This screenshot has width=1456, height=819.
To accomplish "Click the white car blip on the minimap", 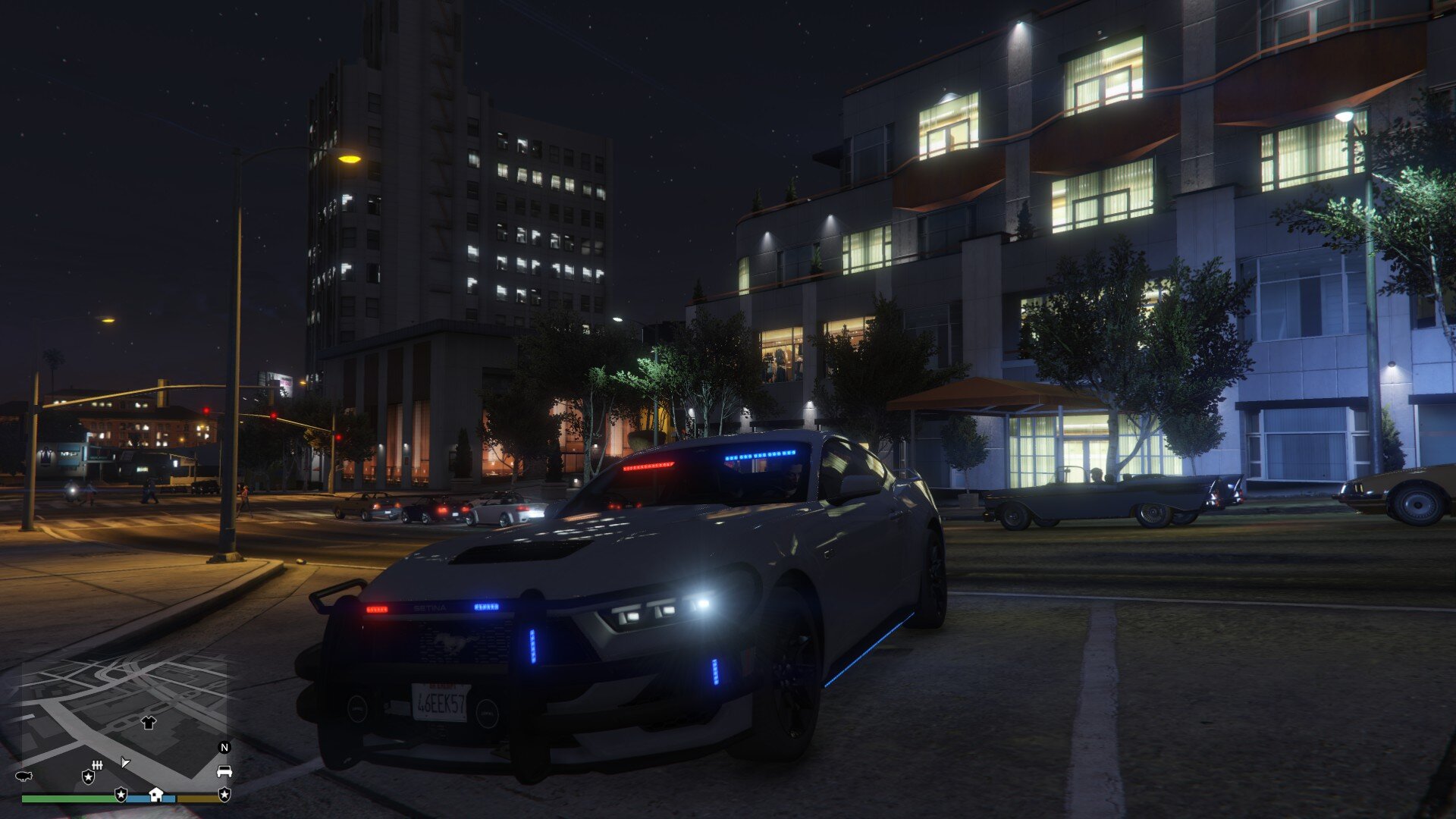I will click(224, 772).
